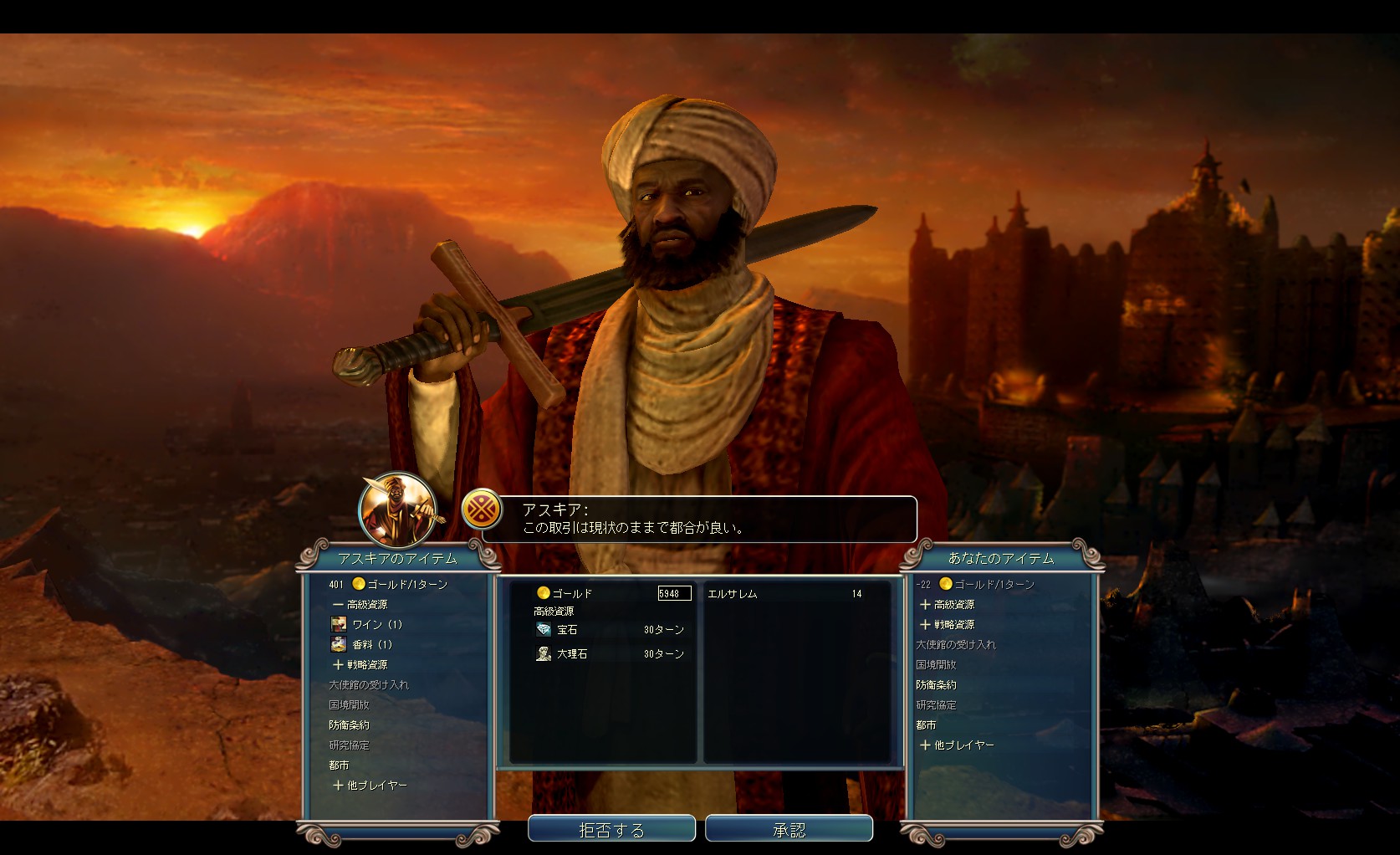Screen dimensions: 1400x855
Task: Select エルサレム city in the trade offer
Action: point(733,594)
